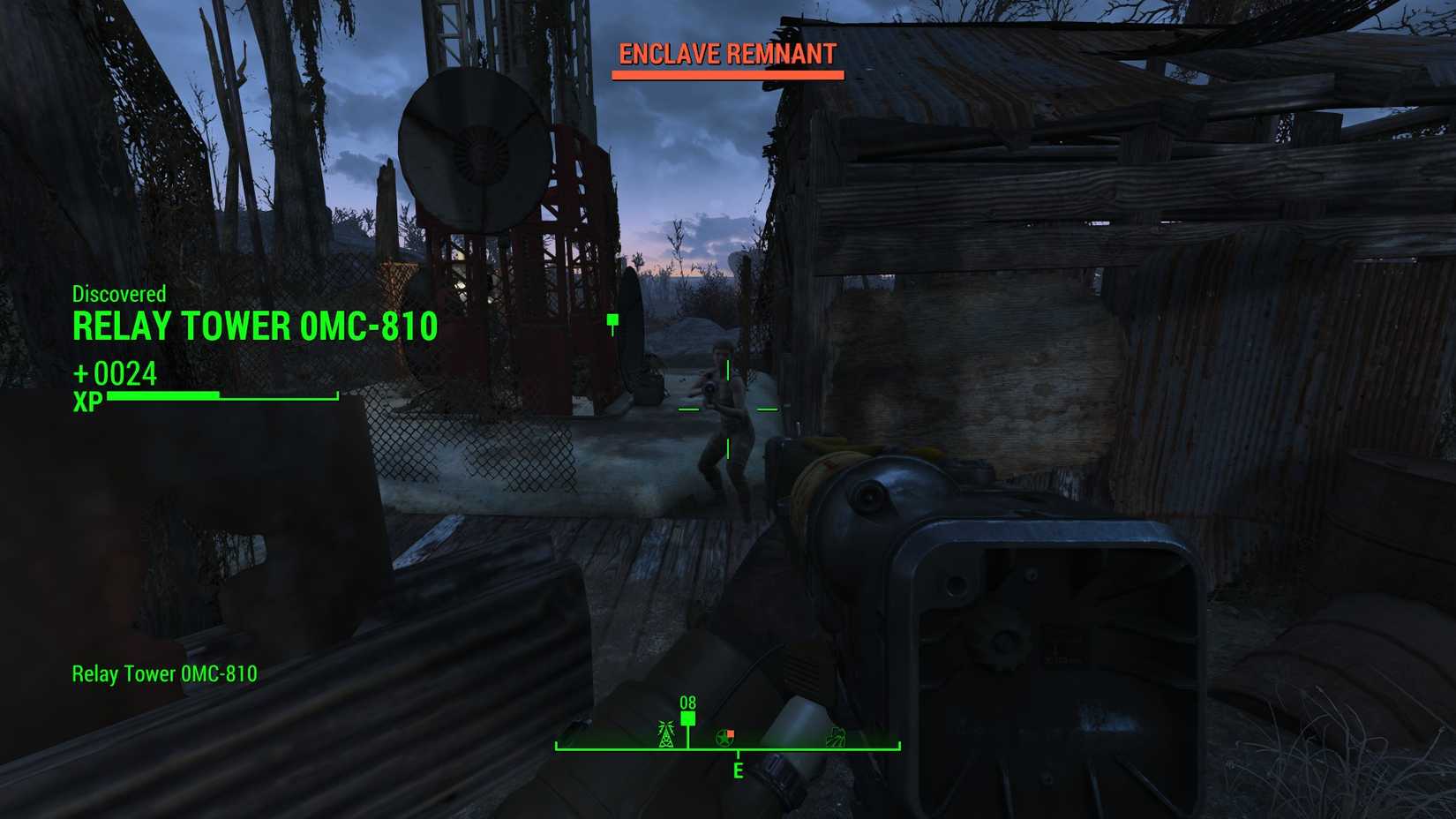Click the east E direction marker
Image resolution: width=1456 pixels, height=819 pixels.
(x=739, y=770)
